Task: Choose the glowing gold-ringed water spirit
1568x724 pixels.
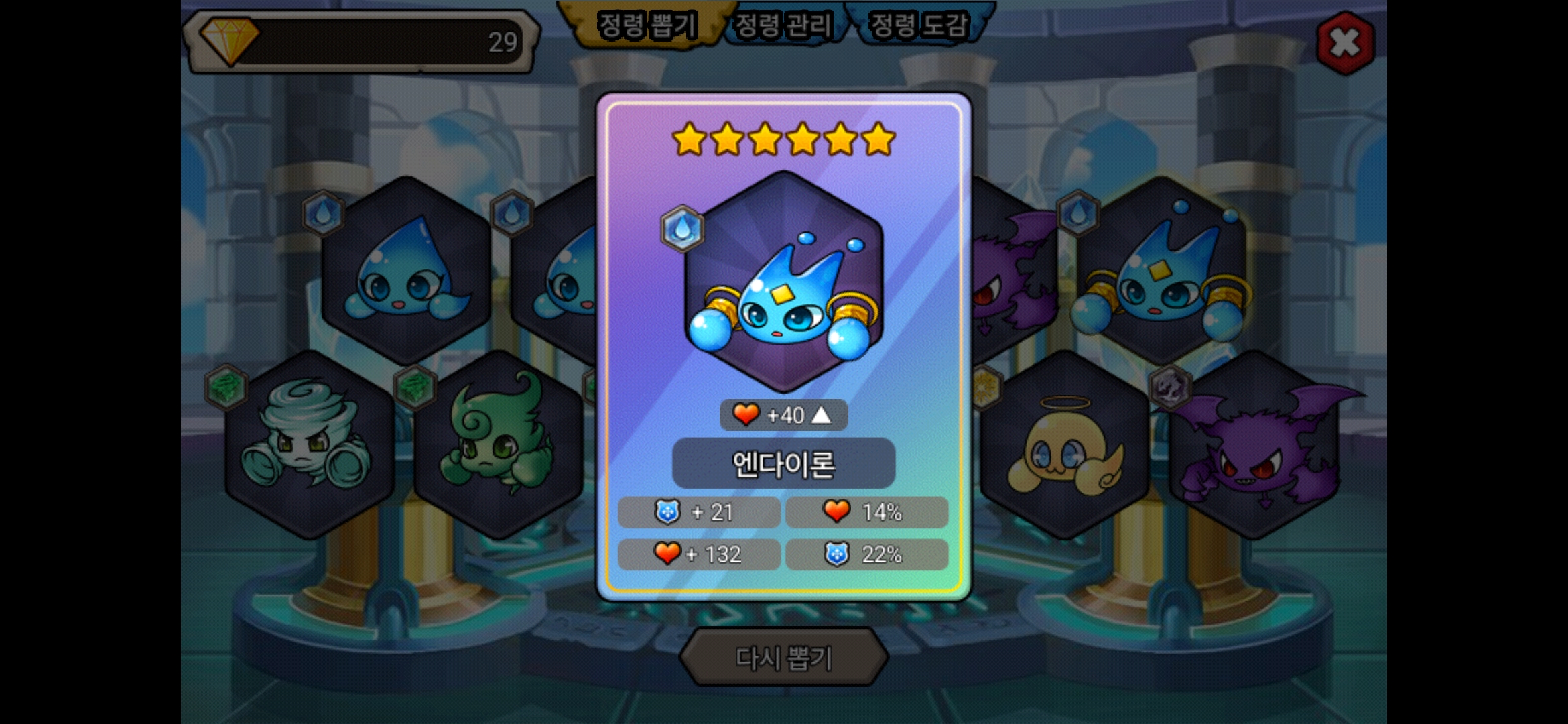Action: [x=1161, y=271]
